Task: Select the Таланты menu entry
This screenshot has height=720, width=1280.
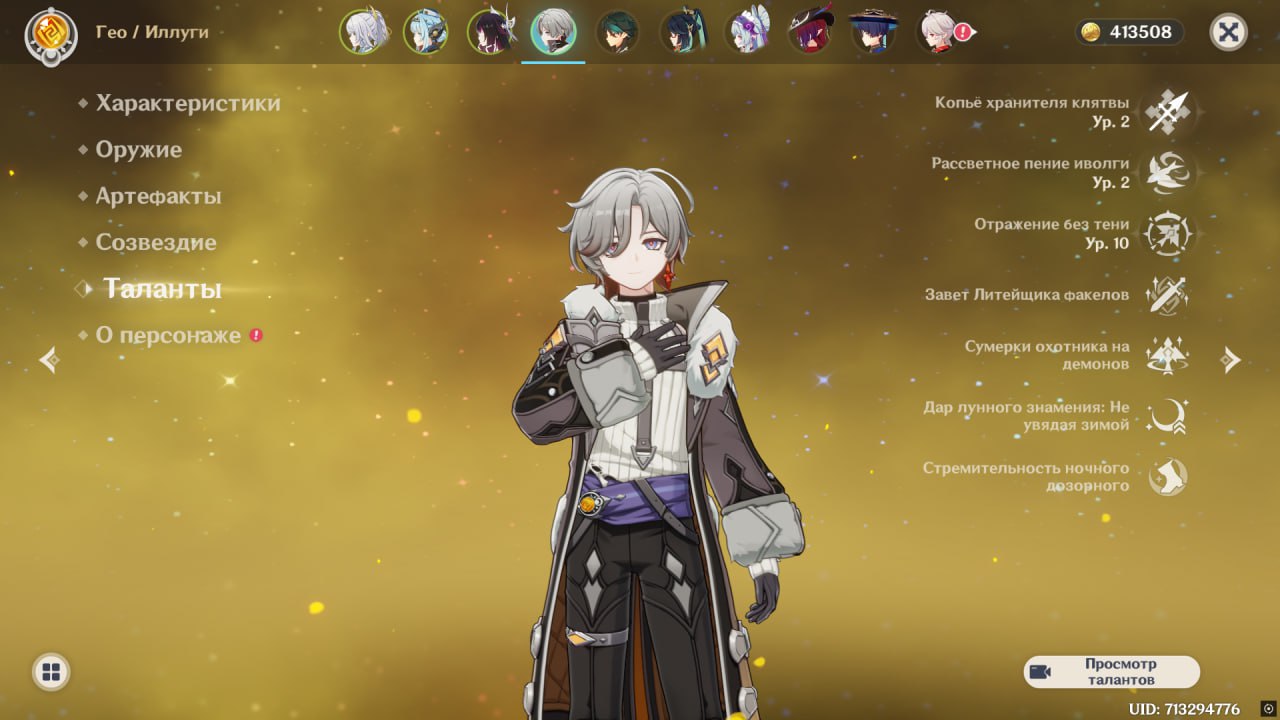Action: pyautogui.click(x=162, y=289)
